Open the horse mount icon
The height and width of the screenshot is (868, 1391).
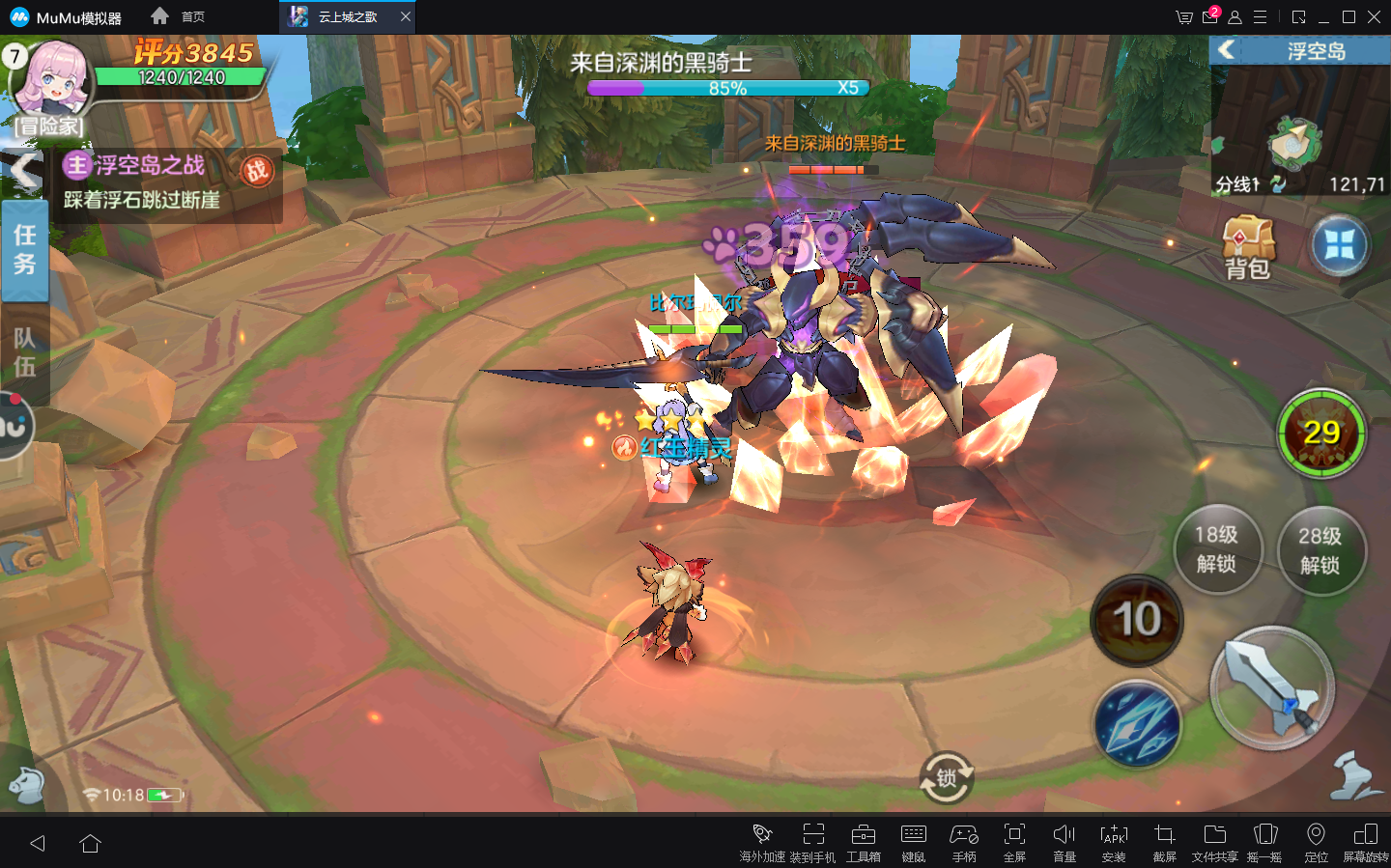[x=26, y=785]
